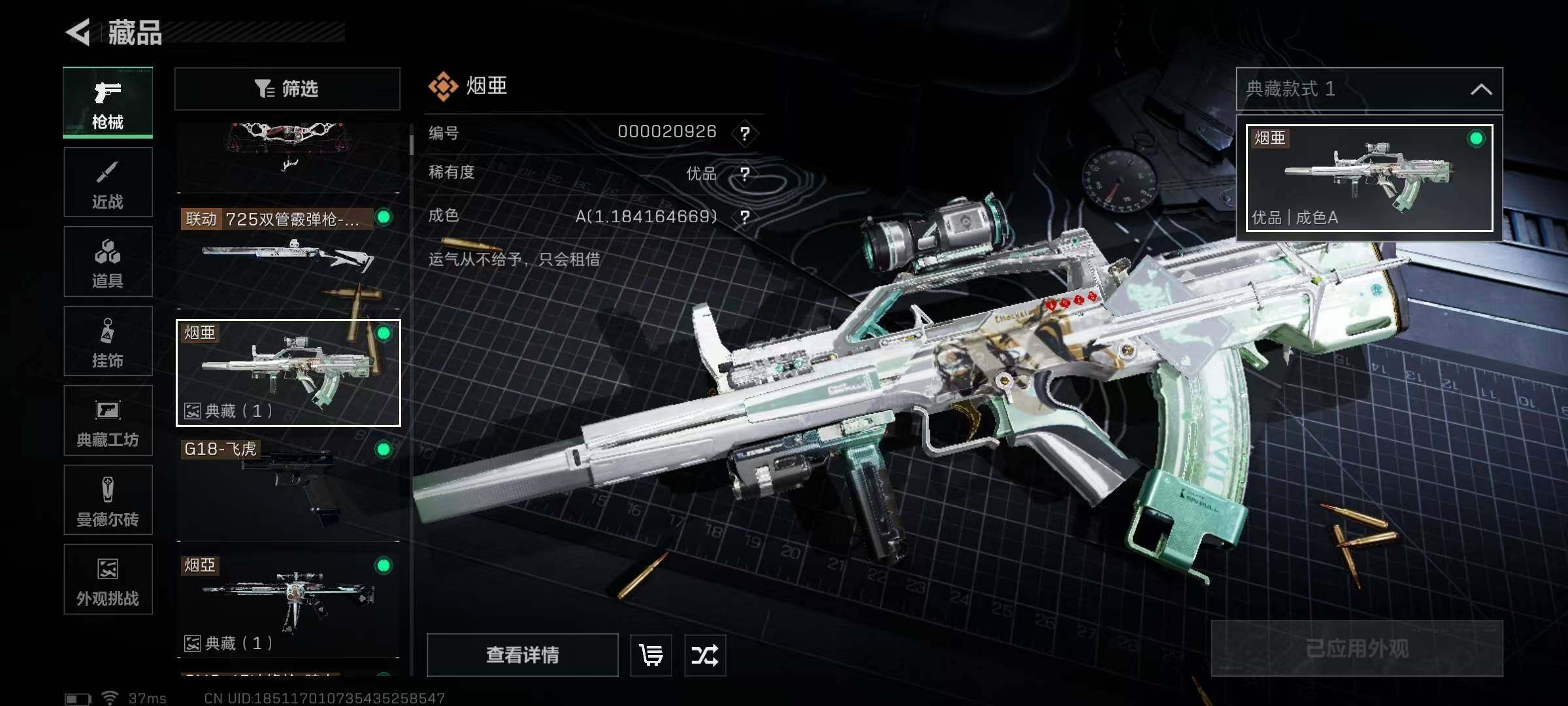This screenshot has height=706, width=1568.
Task: Collapse the 典藏款式 1 dropdown
Action: pyautogui.click(x=1480, y=89)
